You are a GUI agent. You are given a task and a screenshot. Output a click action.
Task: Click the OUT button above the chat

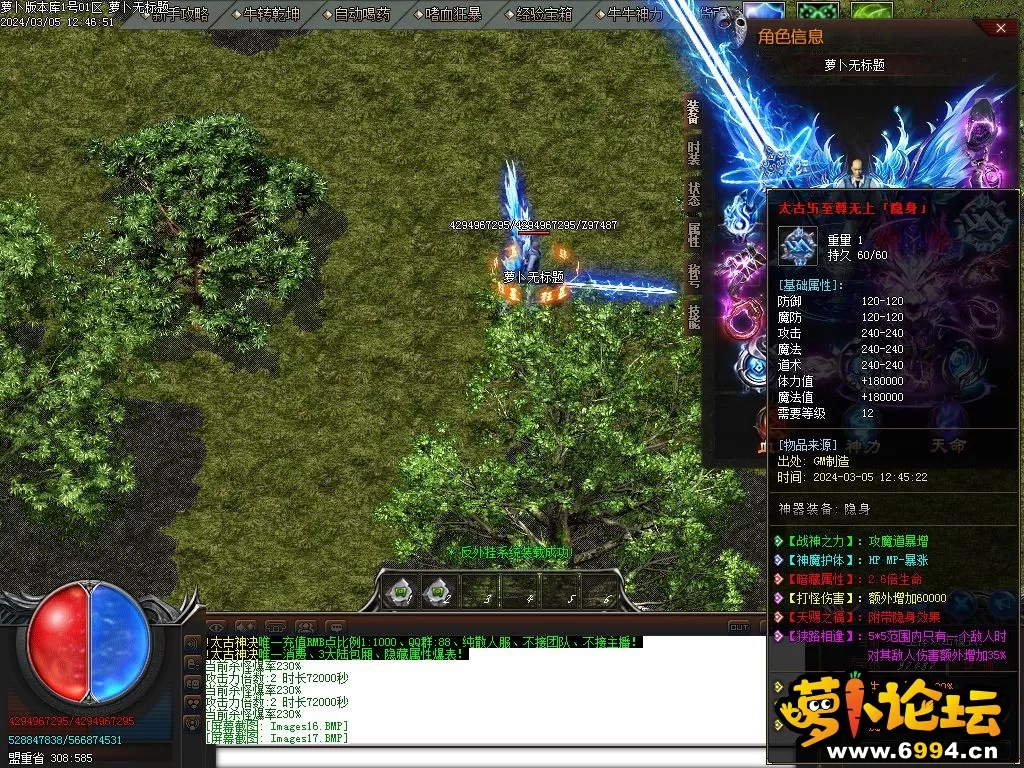click(x=738, y=627)
